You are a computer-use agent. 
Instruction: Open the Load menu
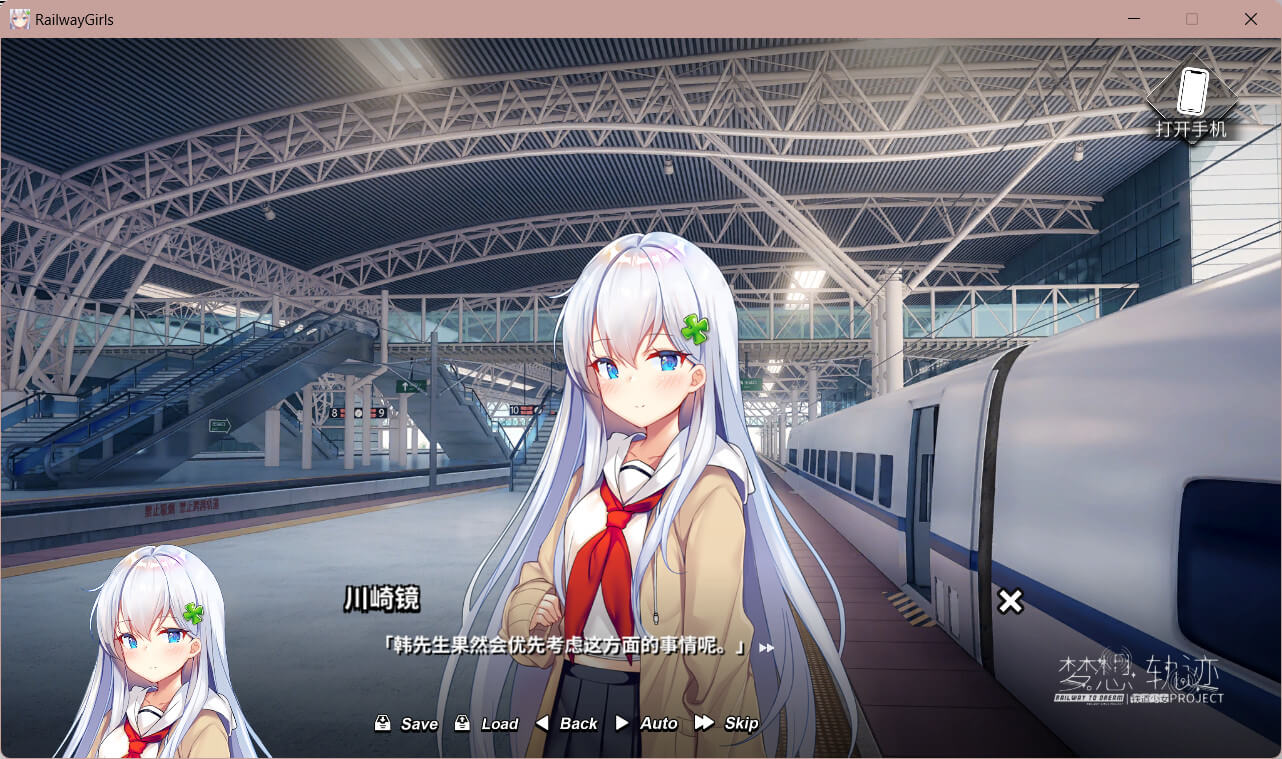pyautogui.click(x=487, y=723)
